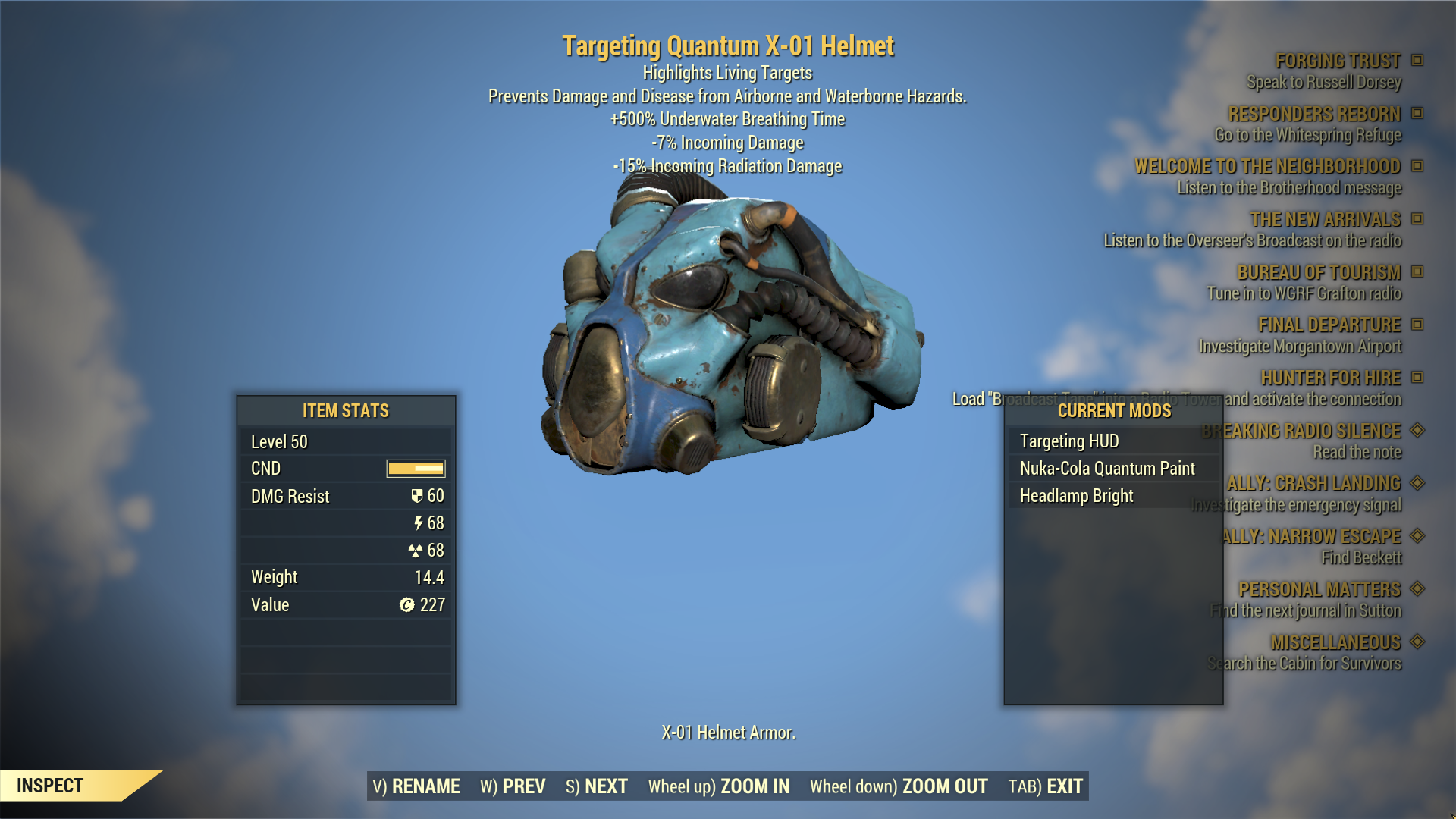1456x819 pixels.
Task: Switch to the INSPECT tab
Action: coord(50,786)
